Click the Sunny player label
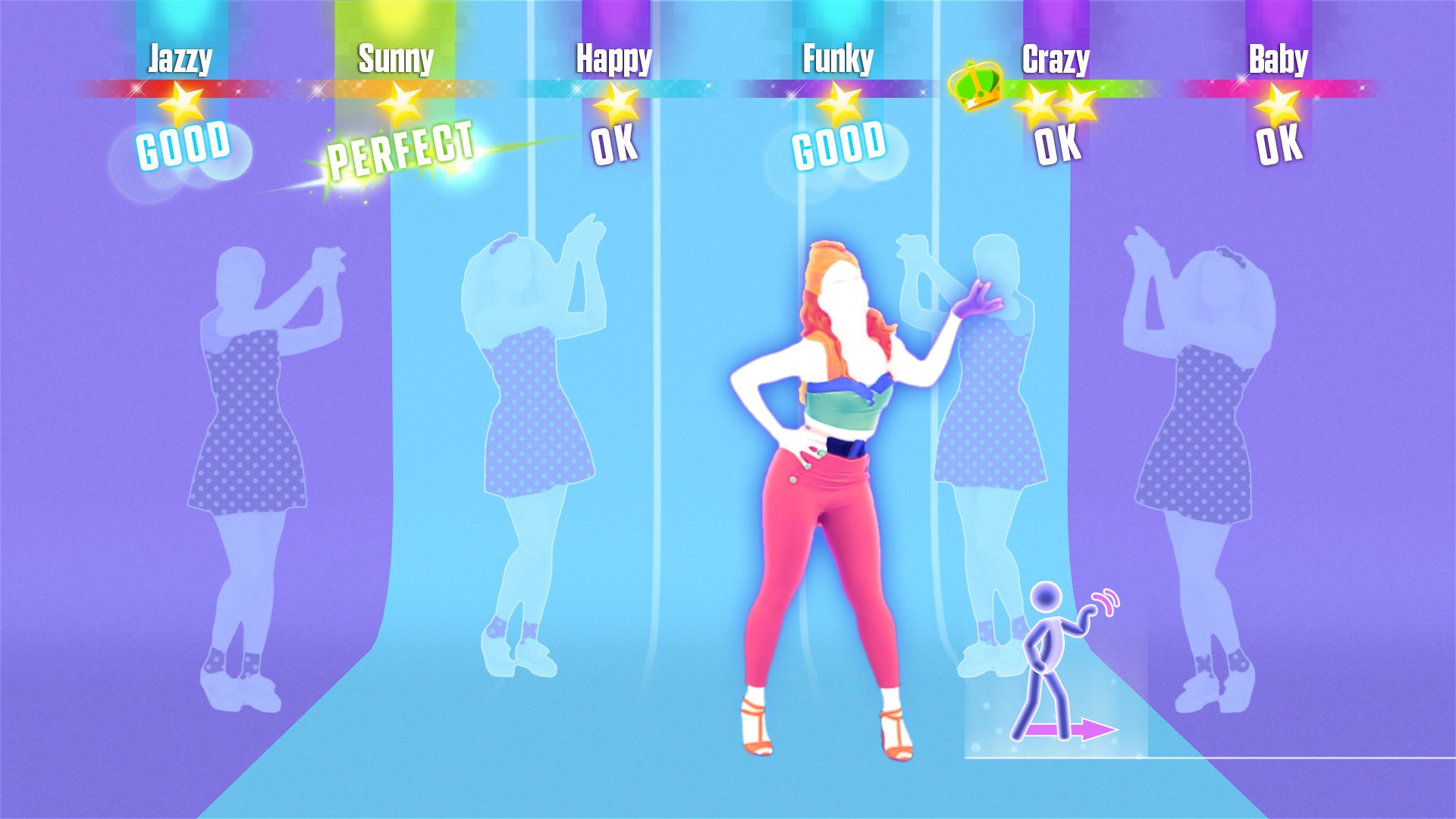Image resolution: width=1456 pixels, height=819 pixels. [397, 57]
